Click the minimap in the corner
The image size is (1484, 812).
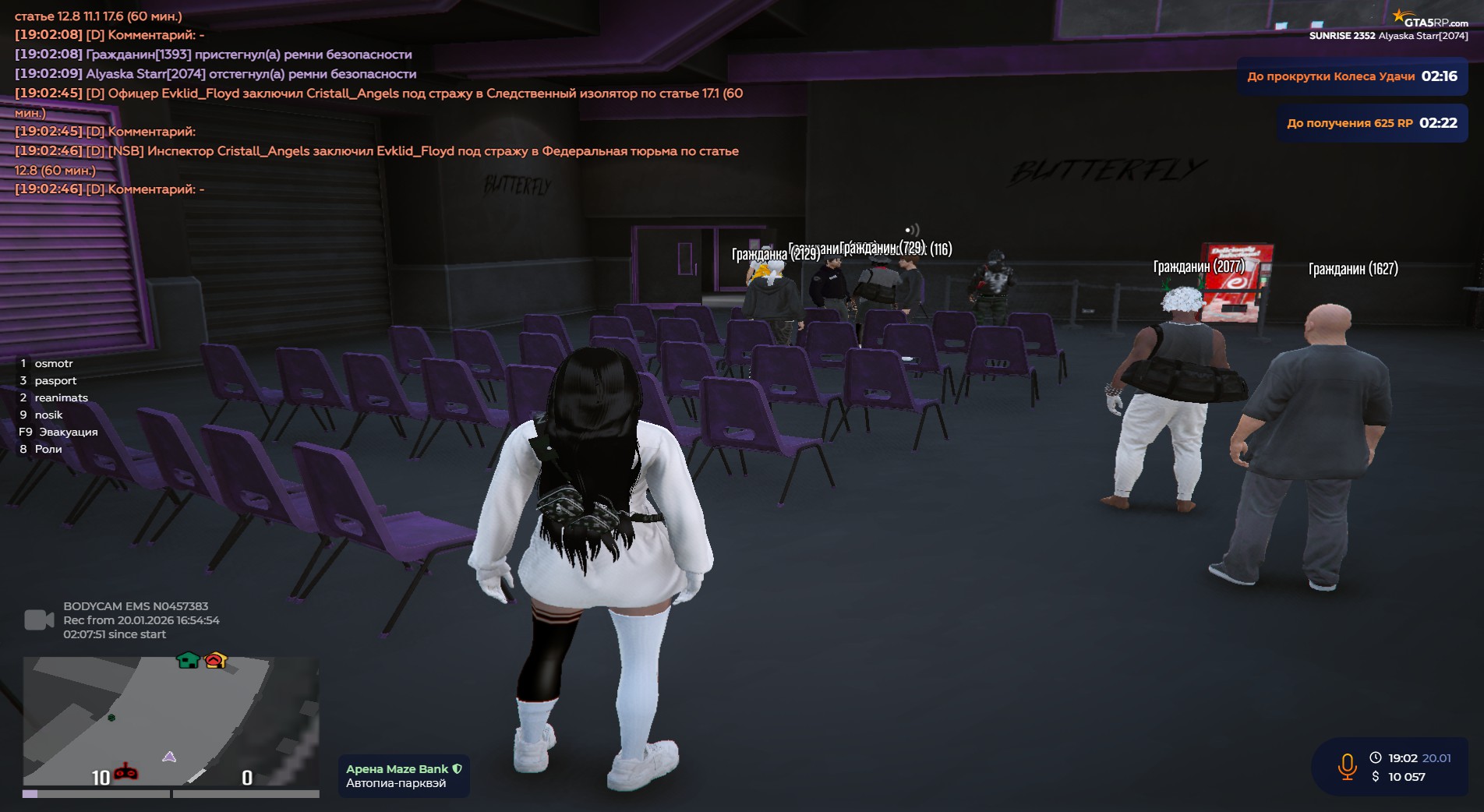click(171, 721)
